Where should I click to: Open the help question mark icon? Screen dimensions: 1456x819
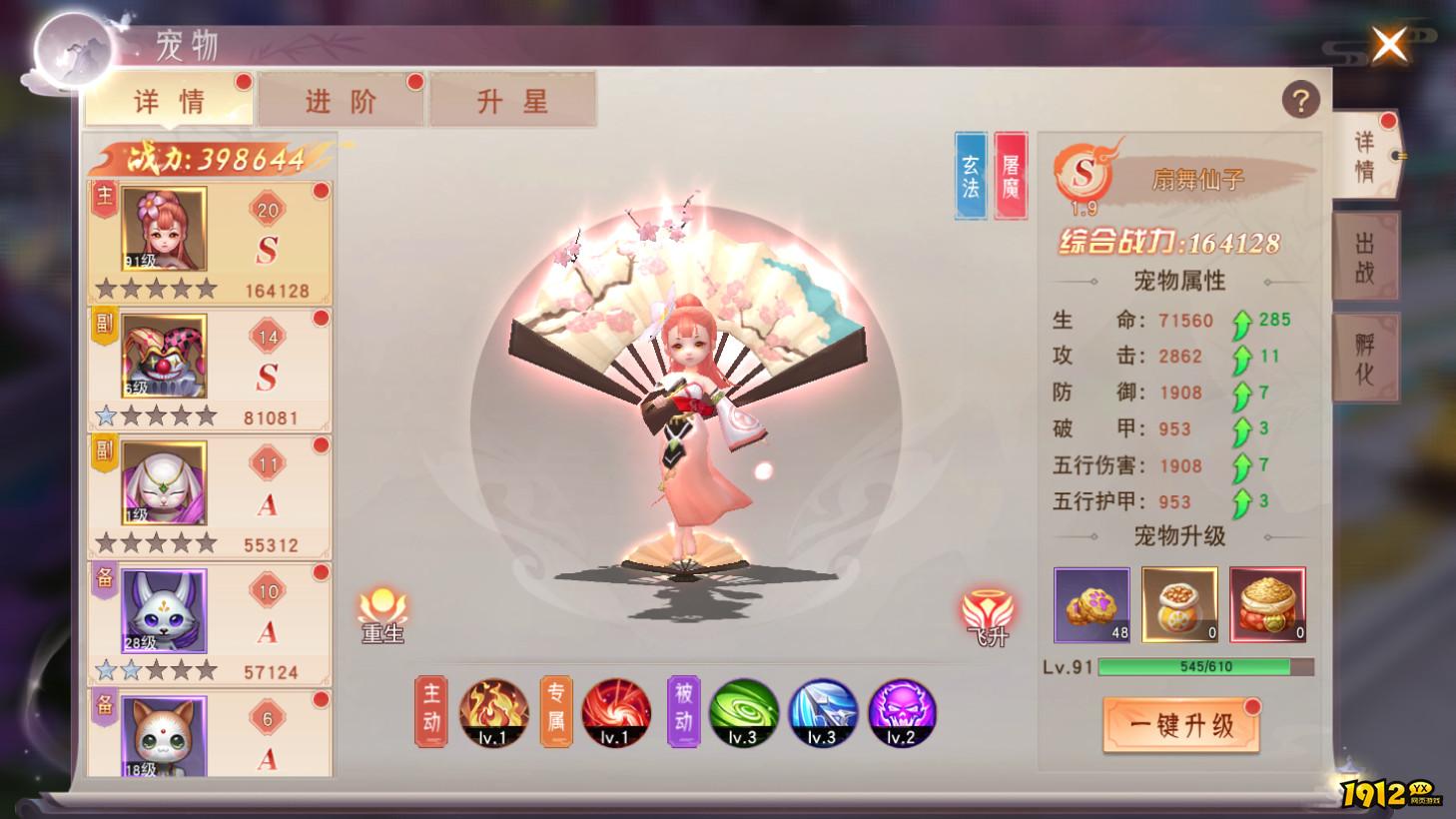coord(1299,97)
